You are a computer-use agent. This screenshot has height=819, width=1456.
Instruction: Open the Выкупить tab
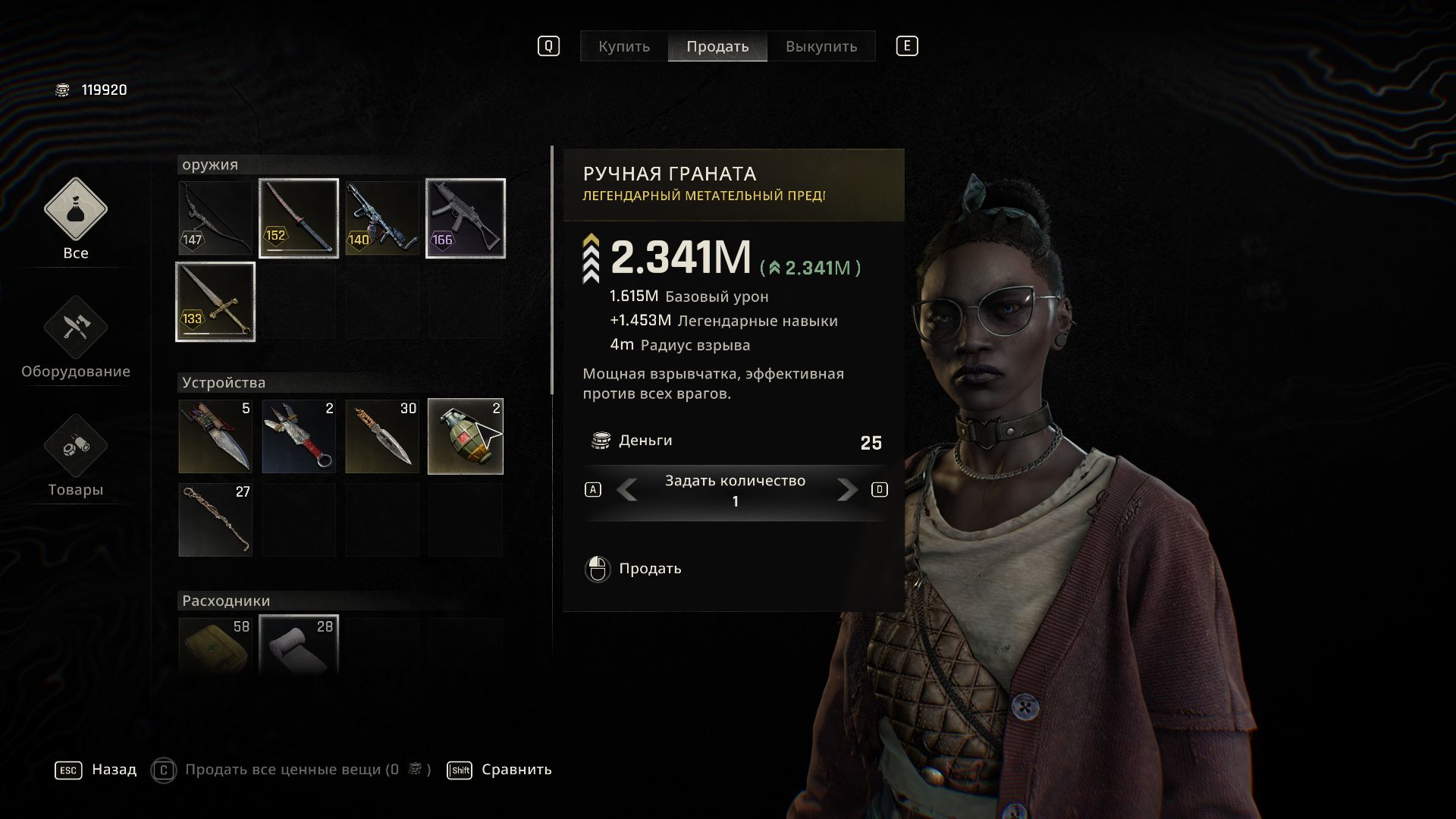pos(821,46)
